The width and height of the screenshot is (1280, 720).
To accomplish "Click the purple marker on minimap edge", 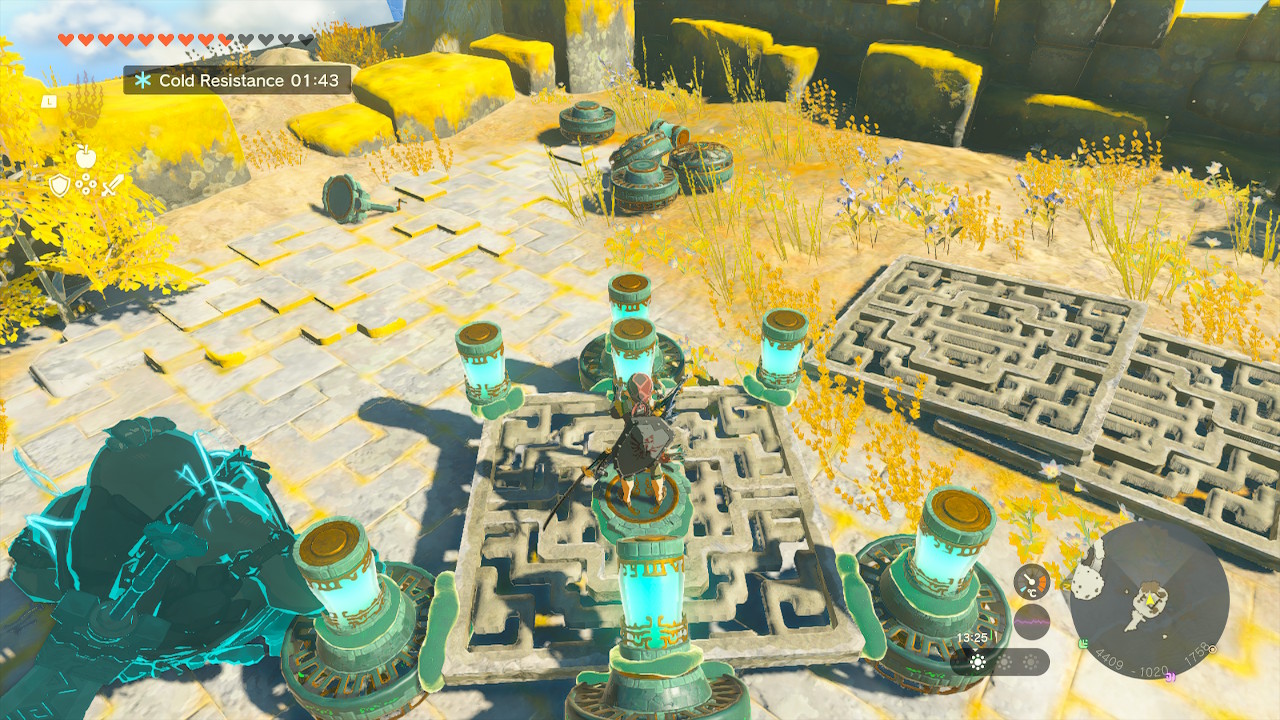I will point(1168,677).
